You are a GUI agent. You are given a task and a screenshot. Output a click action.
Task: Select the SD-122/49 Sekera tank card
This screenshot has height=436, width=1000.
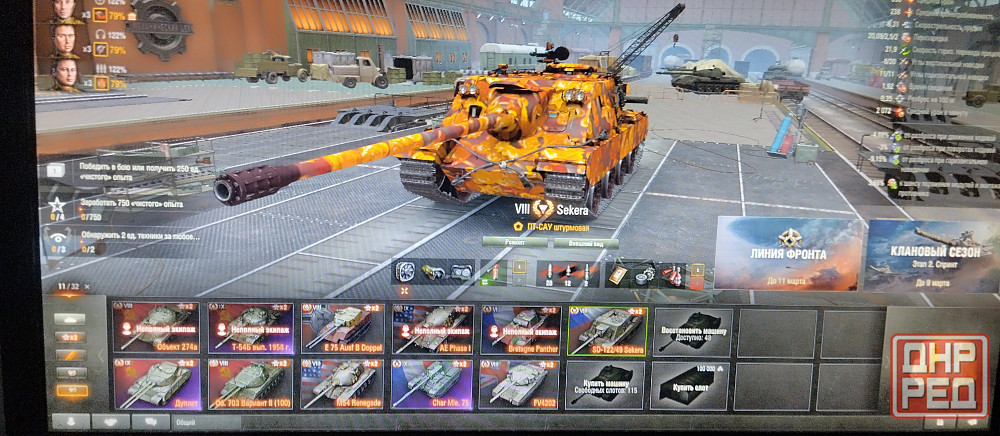click(x=607, y=330)
